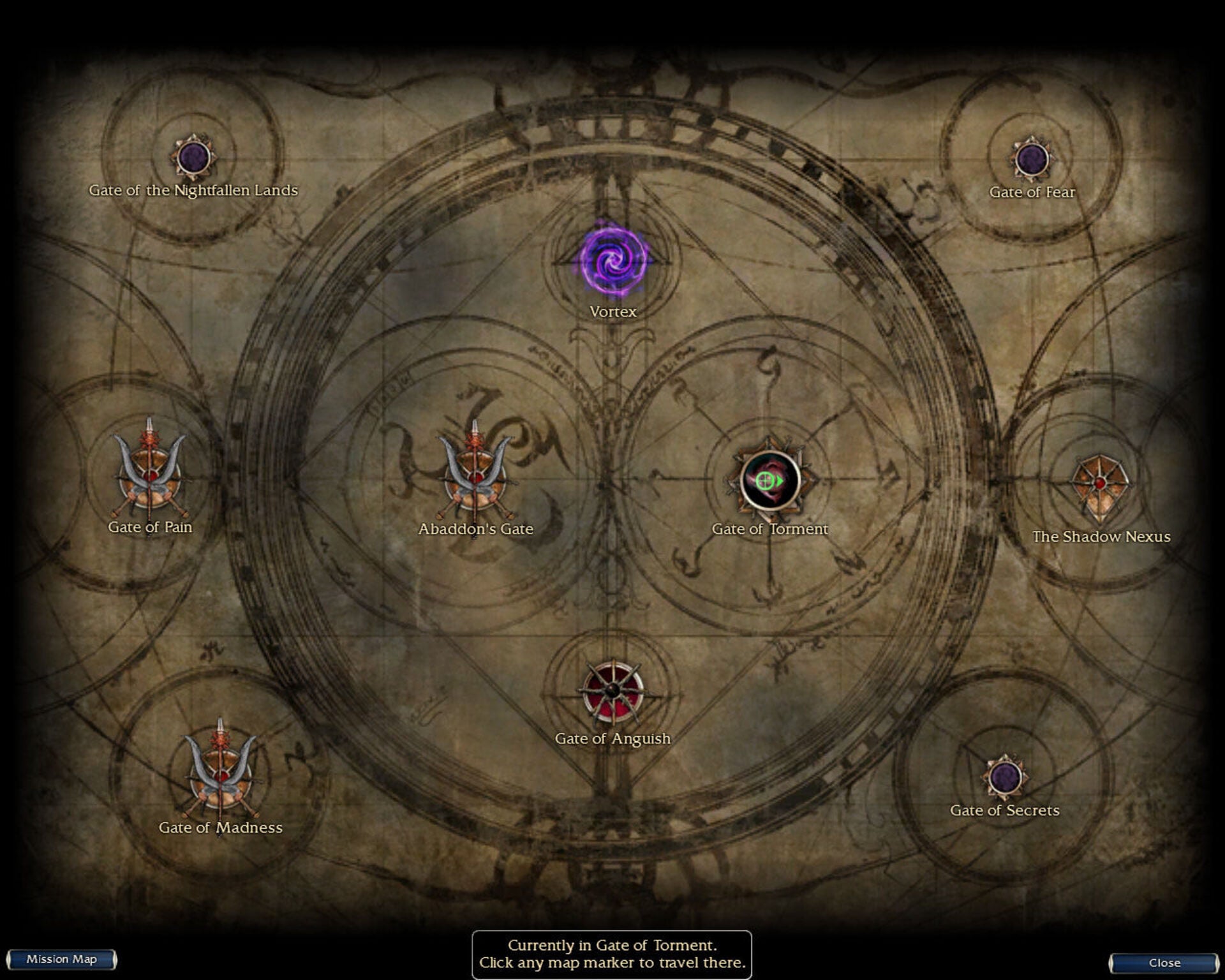
Task: Travel to the Gate of Madness mission
Action: pos(221,774)
